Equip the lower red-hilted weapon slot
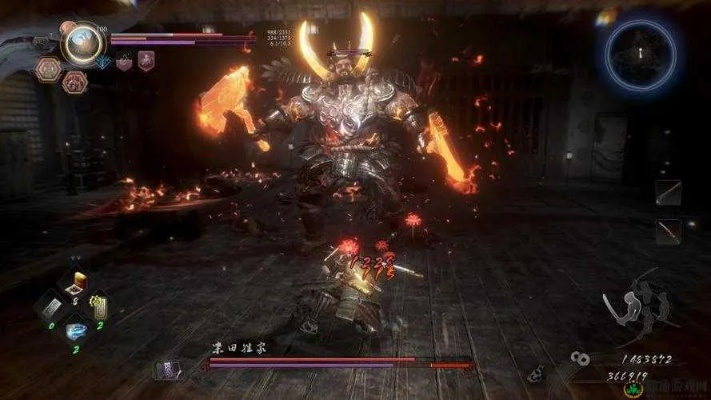The width and height of the screenshot is (711, 400). (x=668, y=231)
